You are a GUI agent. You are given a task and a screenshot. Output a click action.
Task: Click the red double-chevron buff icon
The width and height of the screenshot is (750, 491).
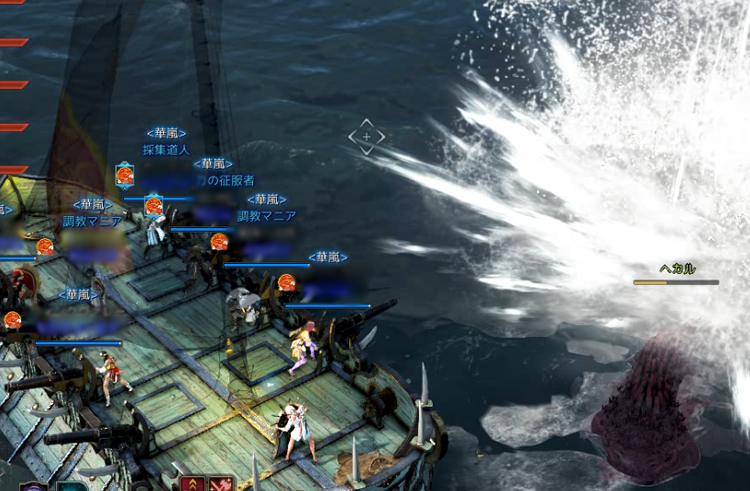tap(194, 484)
